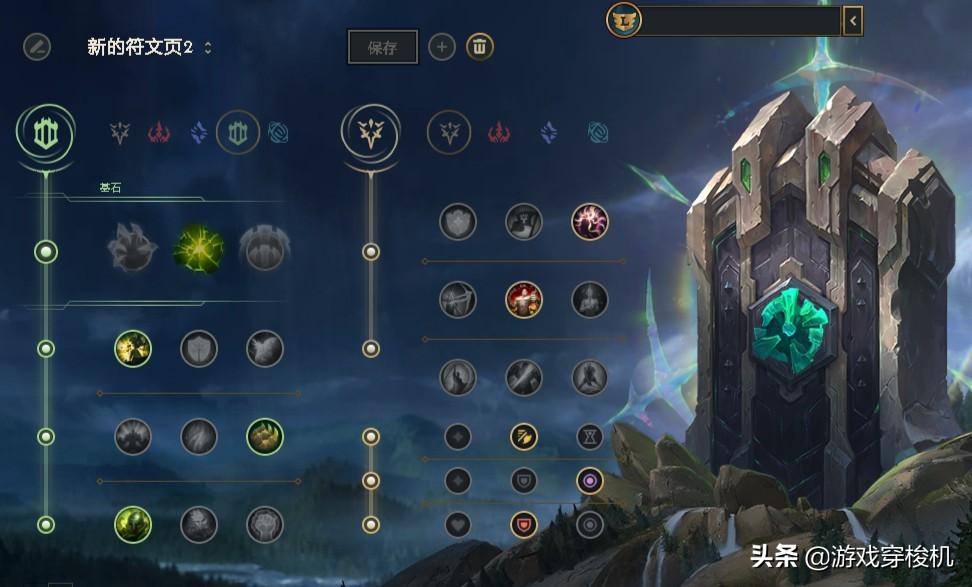Select the Grasp of the Undying keystone
Viewport: 972px width, 587px height.
click(133, 248)
